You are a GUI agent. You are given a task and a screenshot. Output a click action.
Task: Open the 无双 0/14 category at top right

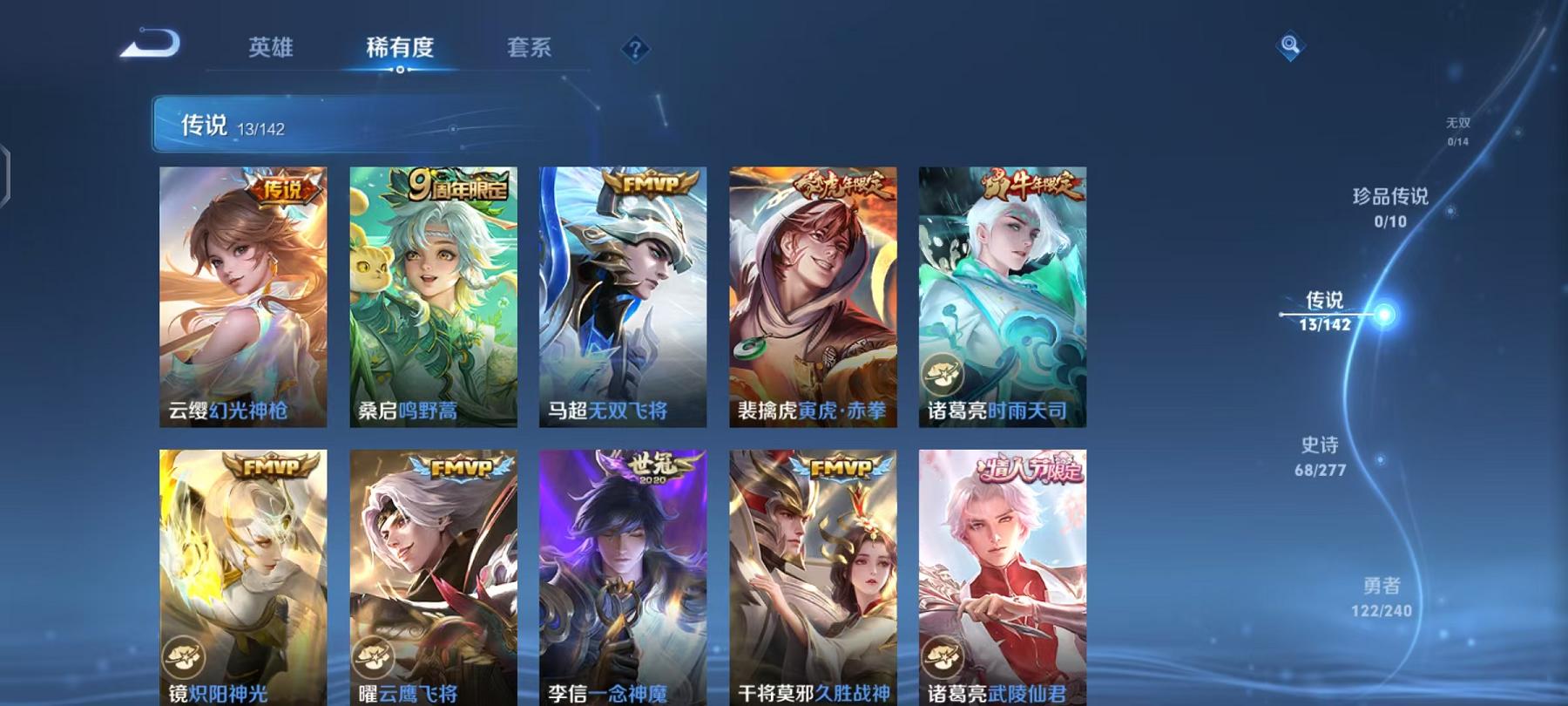pos(1456,132)
